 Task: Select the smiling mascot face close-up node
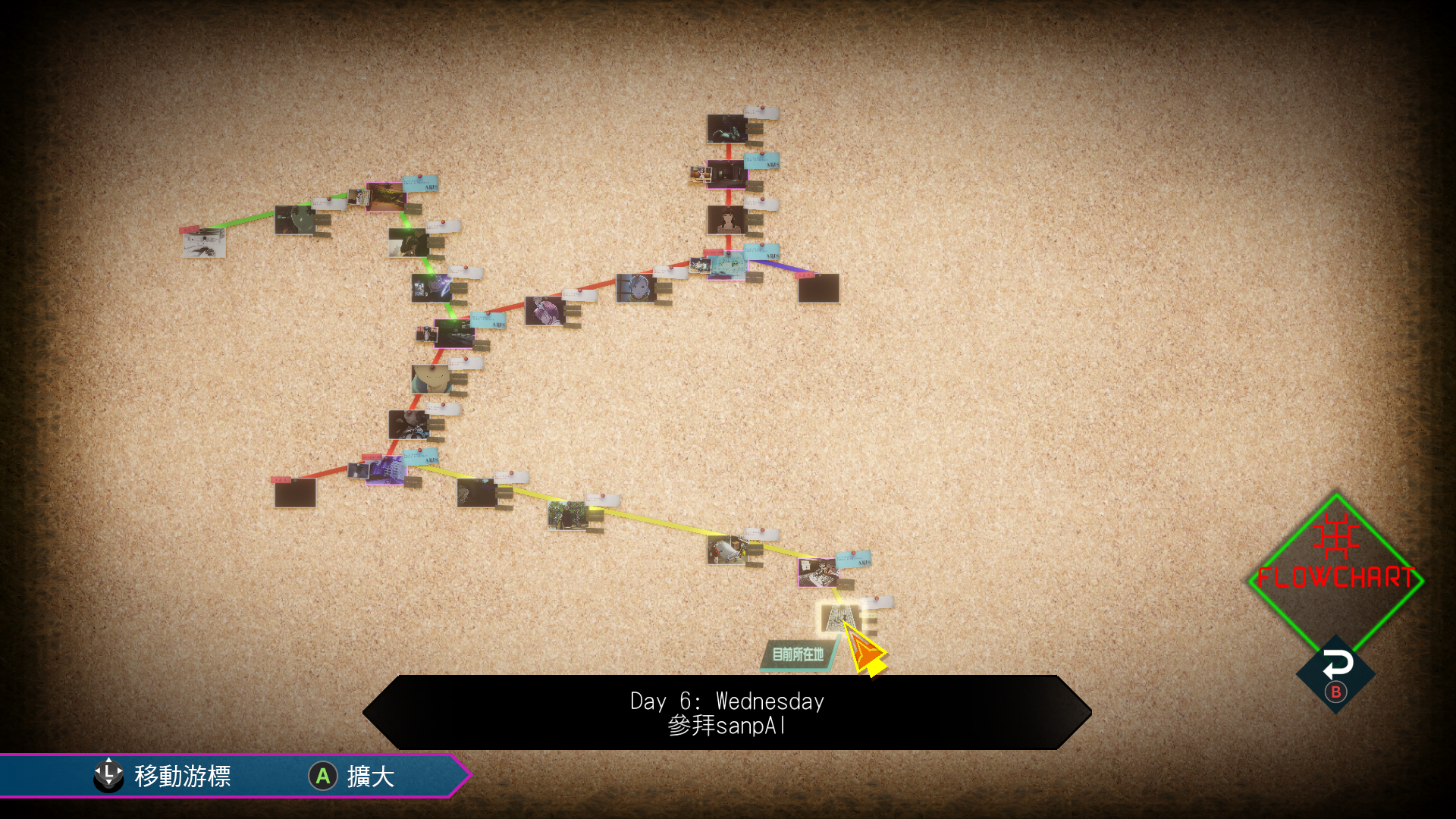[x=431, y=378]
